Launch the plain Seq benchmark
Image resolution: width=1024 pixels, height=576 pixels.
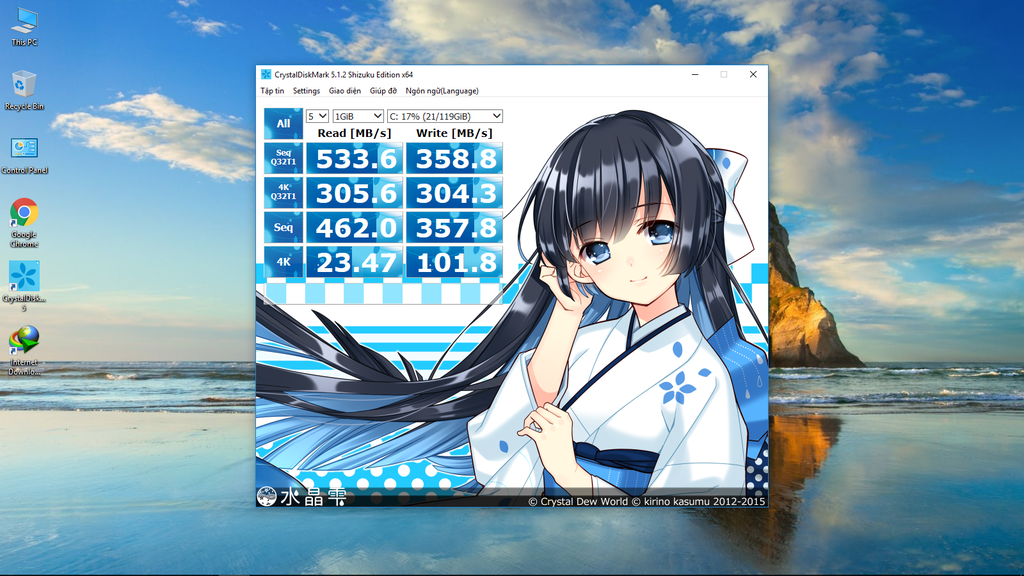[283, 227]
